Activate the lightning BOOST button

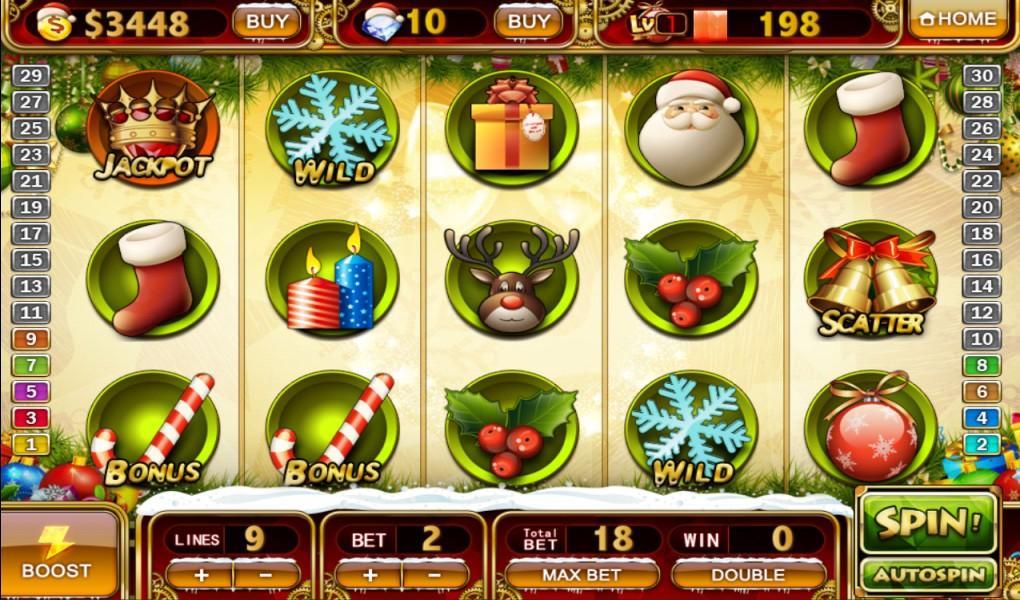coord(57,553)
